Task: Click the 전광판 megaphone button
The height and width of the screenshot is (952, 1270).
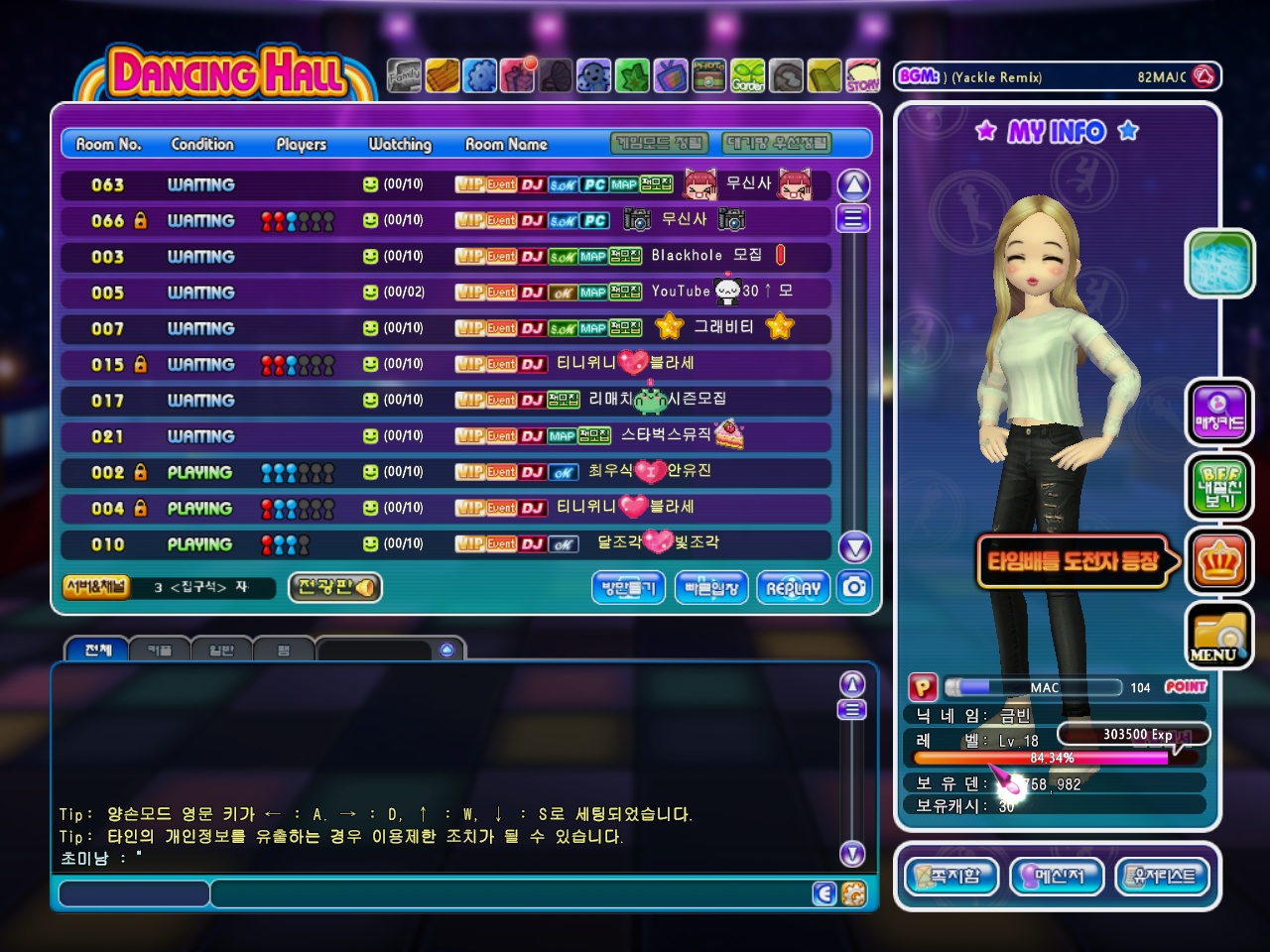Action: tap(335, 587)
